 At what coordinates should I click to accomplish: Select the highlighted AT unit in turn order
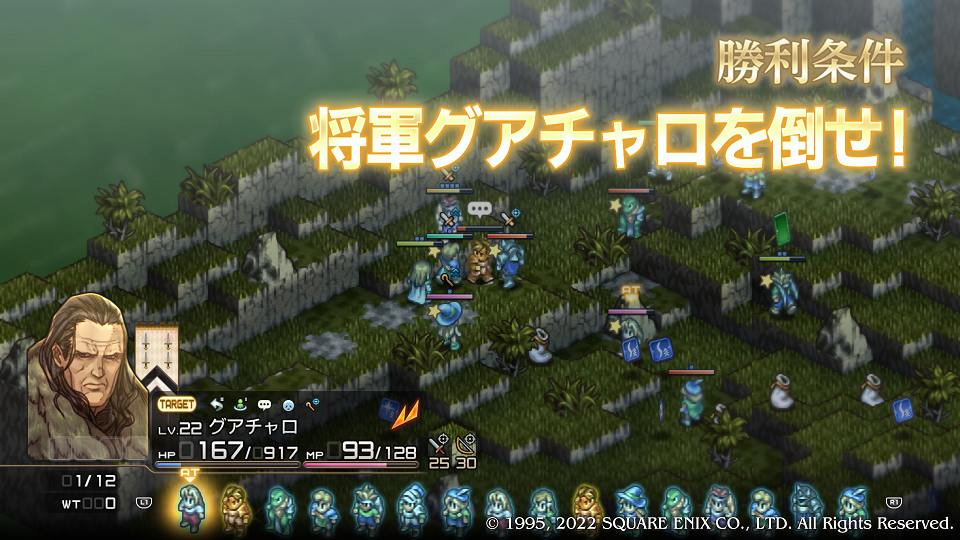(190, 506)
